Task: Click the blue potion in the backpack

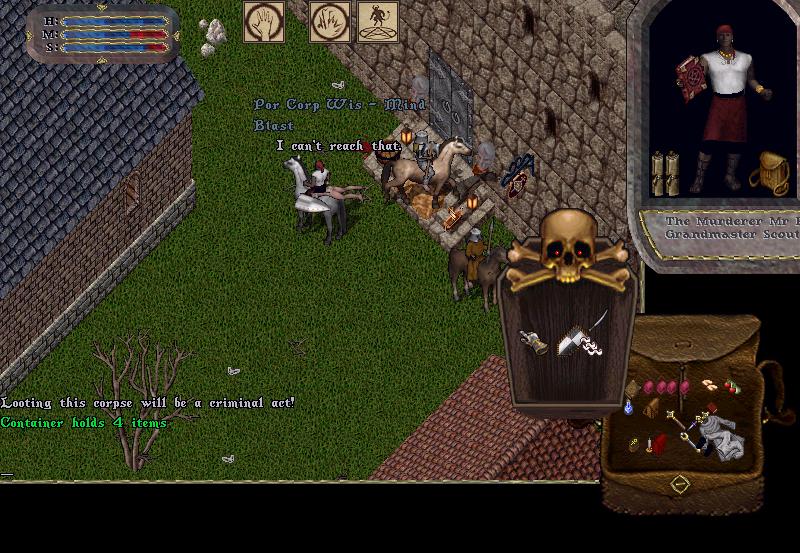Action: [x=629, y=407]
